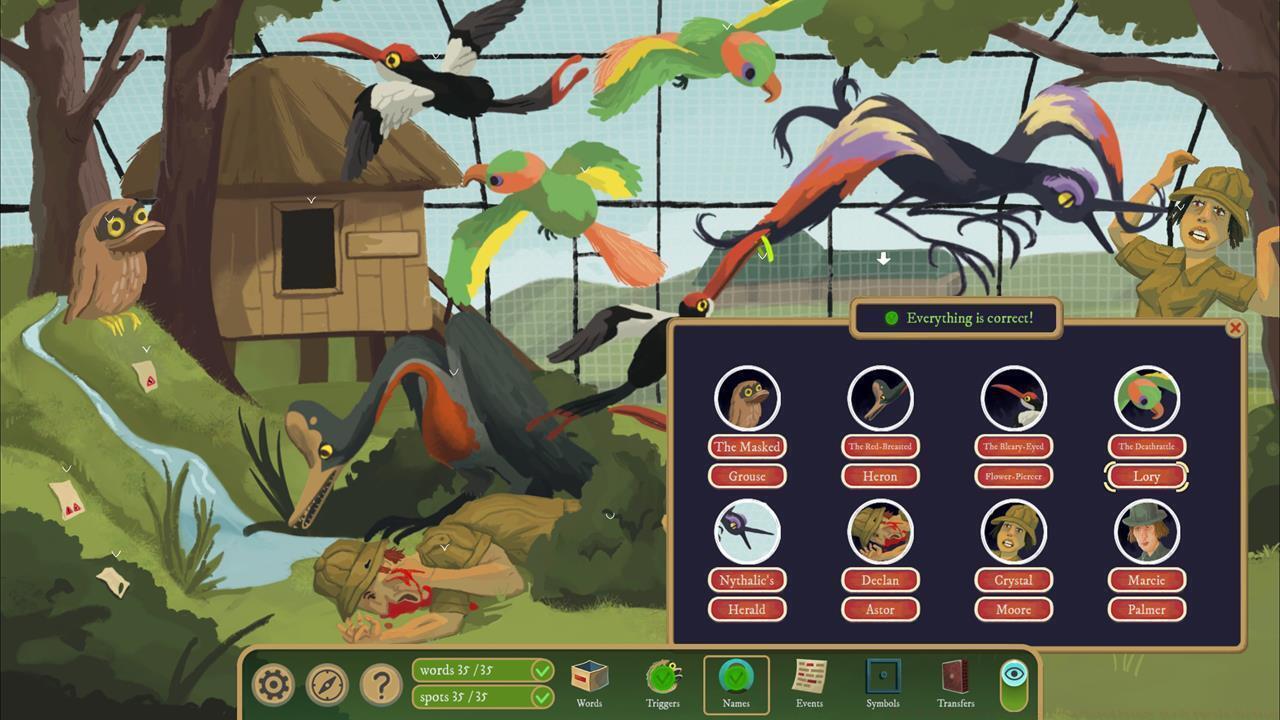Select the compass icon

pyautogui.click(x=328, y=684)
